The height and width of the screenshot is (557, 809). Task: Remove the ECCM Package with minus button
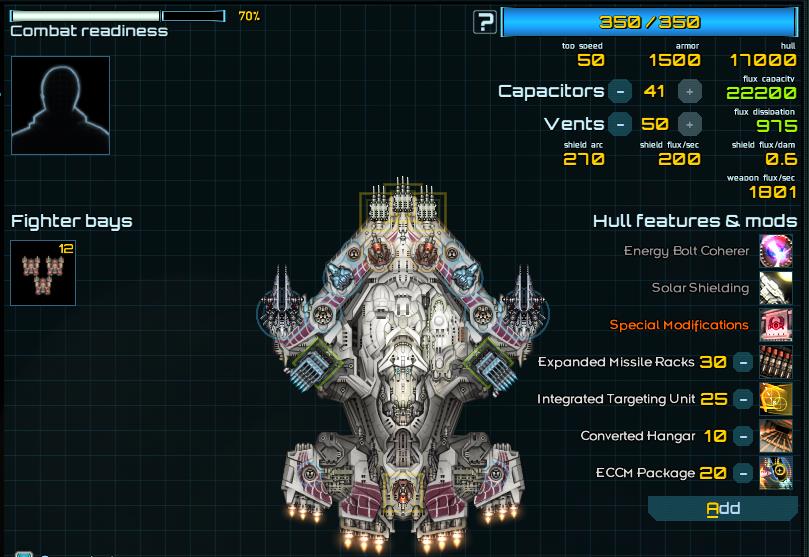743,473
